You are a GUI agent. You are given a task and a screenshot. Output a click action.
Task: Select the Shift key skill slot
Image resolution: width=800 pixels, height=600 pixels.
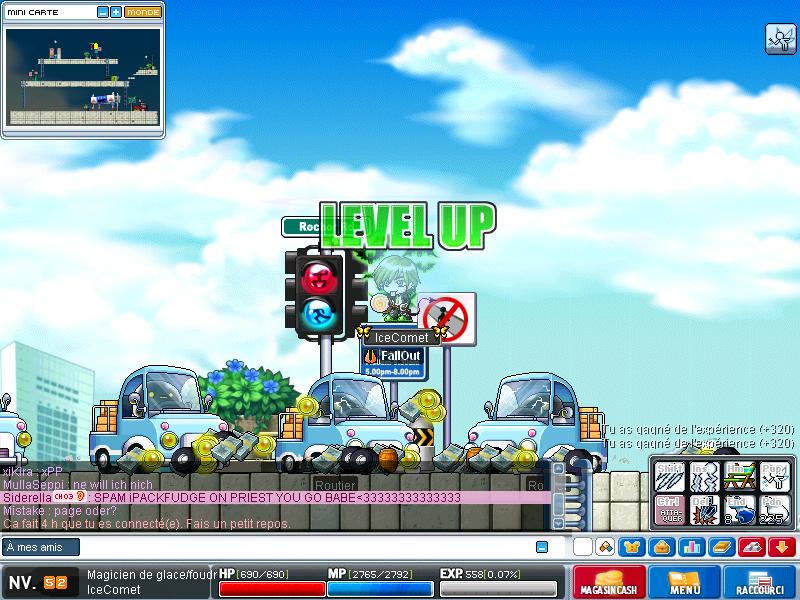[668, 474]
